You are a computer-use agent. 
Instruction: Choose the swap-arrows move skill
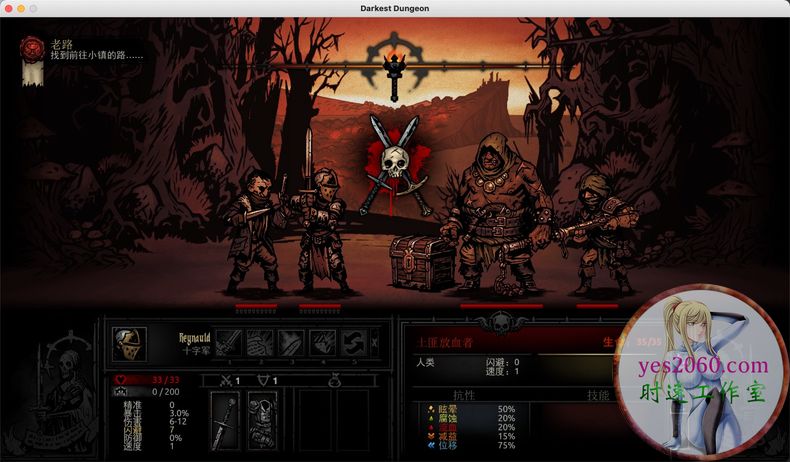pyautogui.click(x=353, y=343)
